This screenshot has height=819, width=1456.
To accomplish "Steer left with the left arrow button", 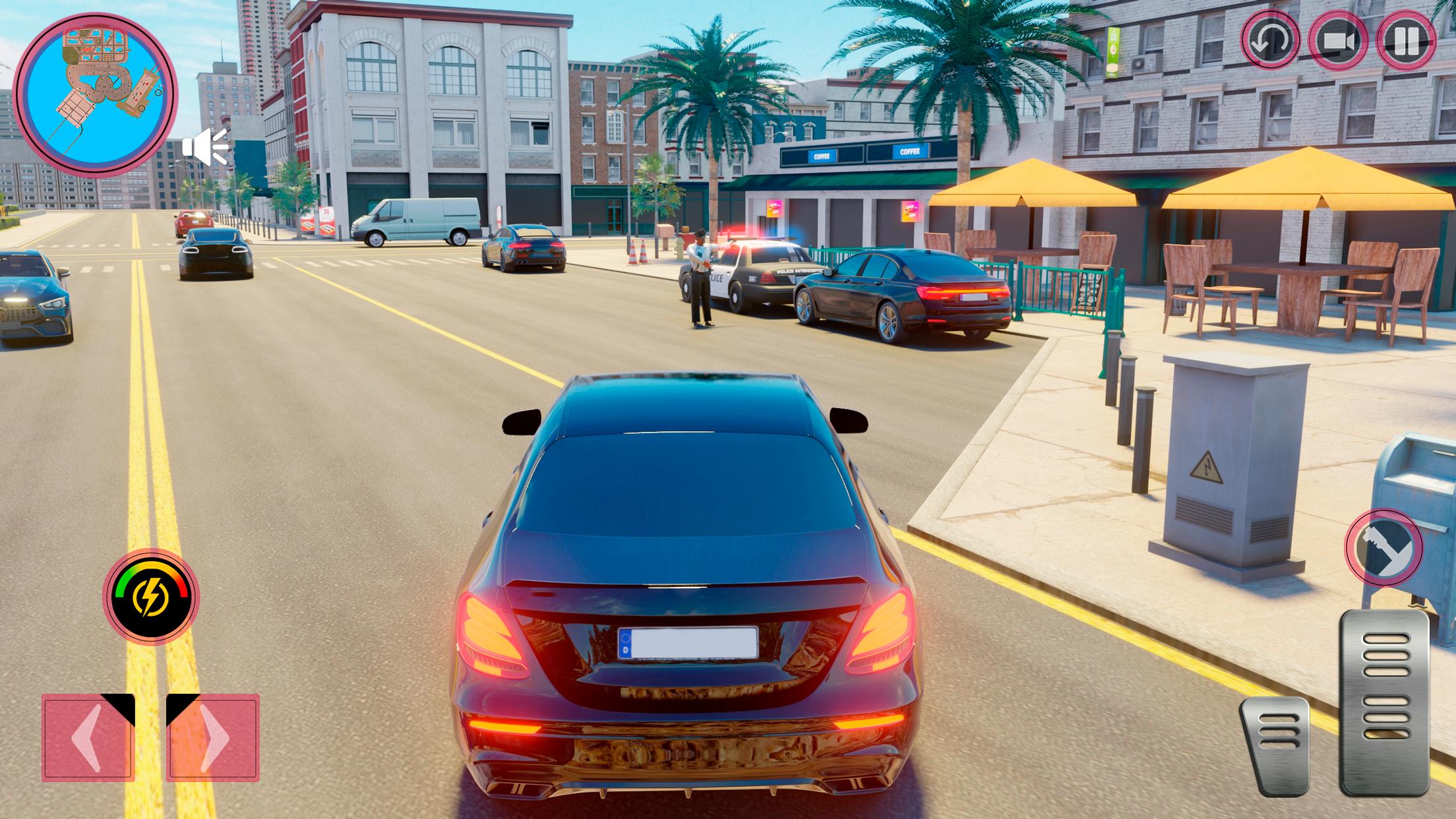I will (x=88, y=737).
